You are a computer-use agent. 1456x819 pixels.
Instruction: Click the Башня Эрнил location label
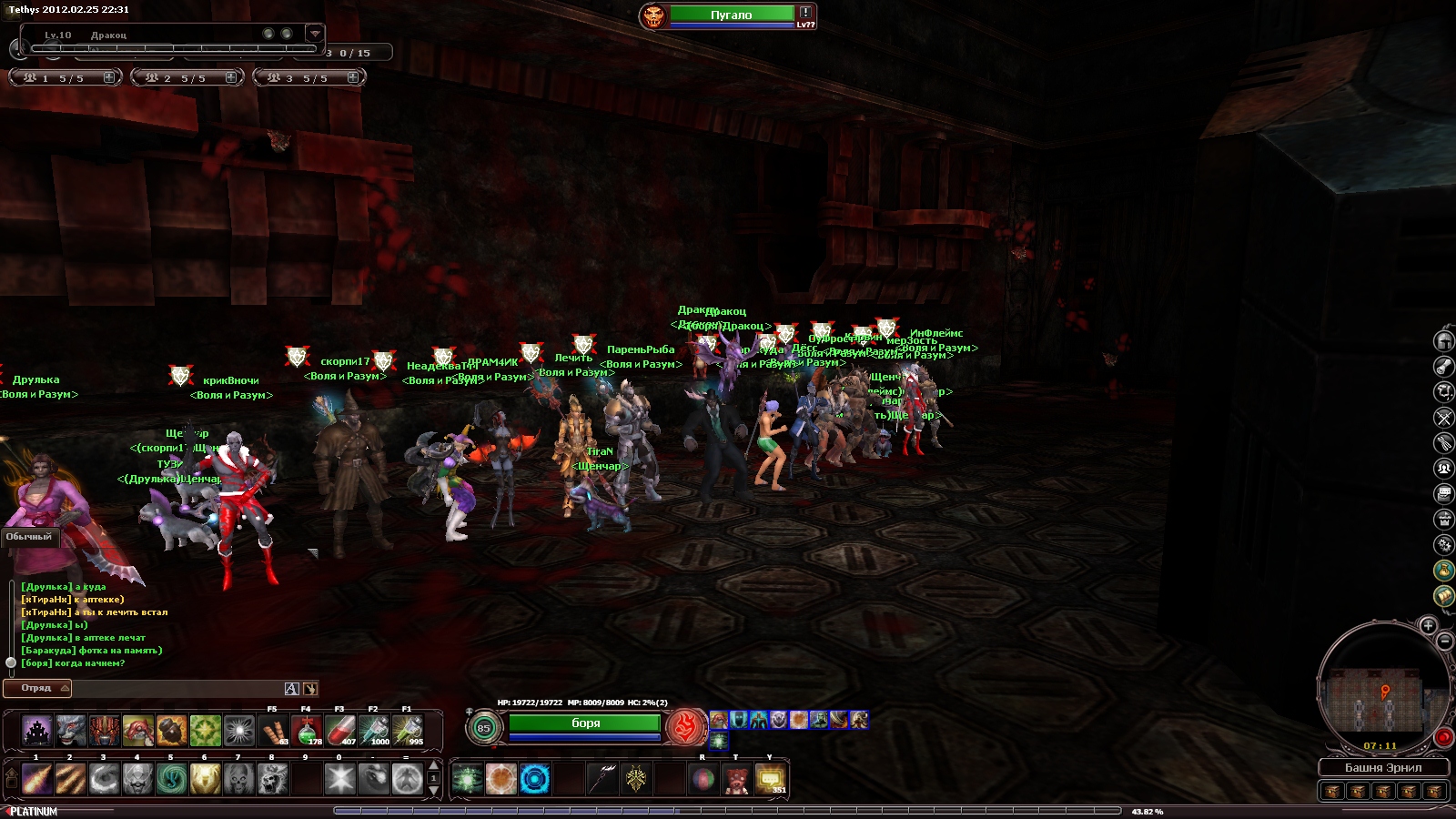1383,768
